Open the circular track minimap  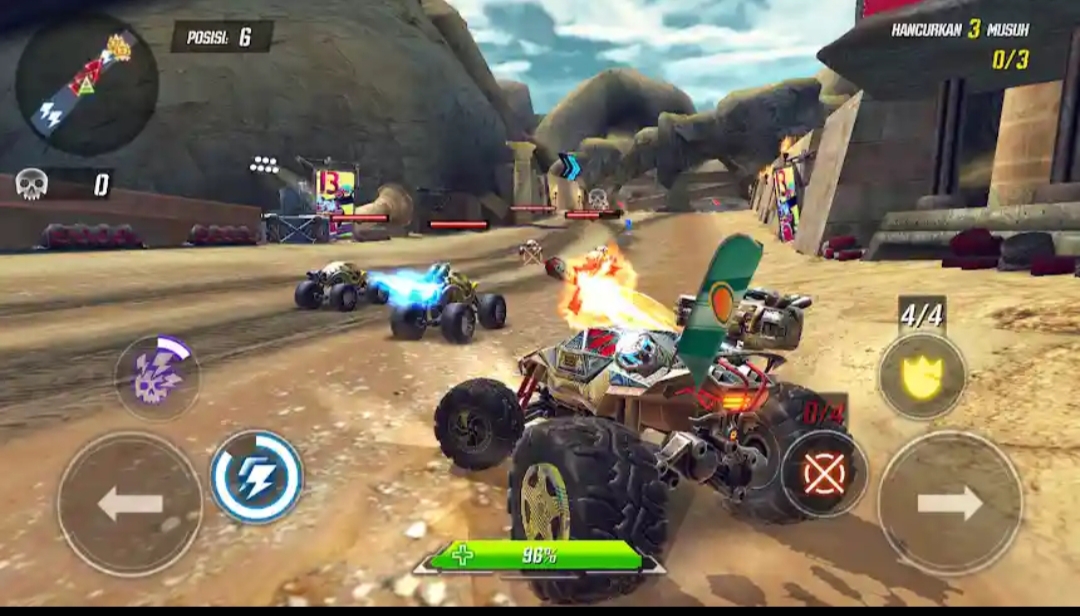(x=87, y=84)
